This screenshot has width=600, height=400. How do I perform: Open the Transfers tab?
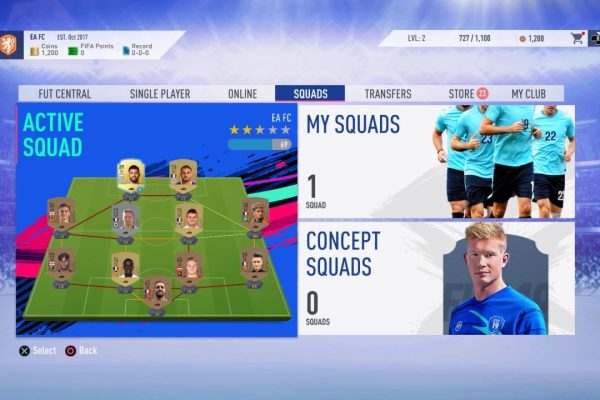[x=387, y=94]
